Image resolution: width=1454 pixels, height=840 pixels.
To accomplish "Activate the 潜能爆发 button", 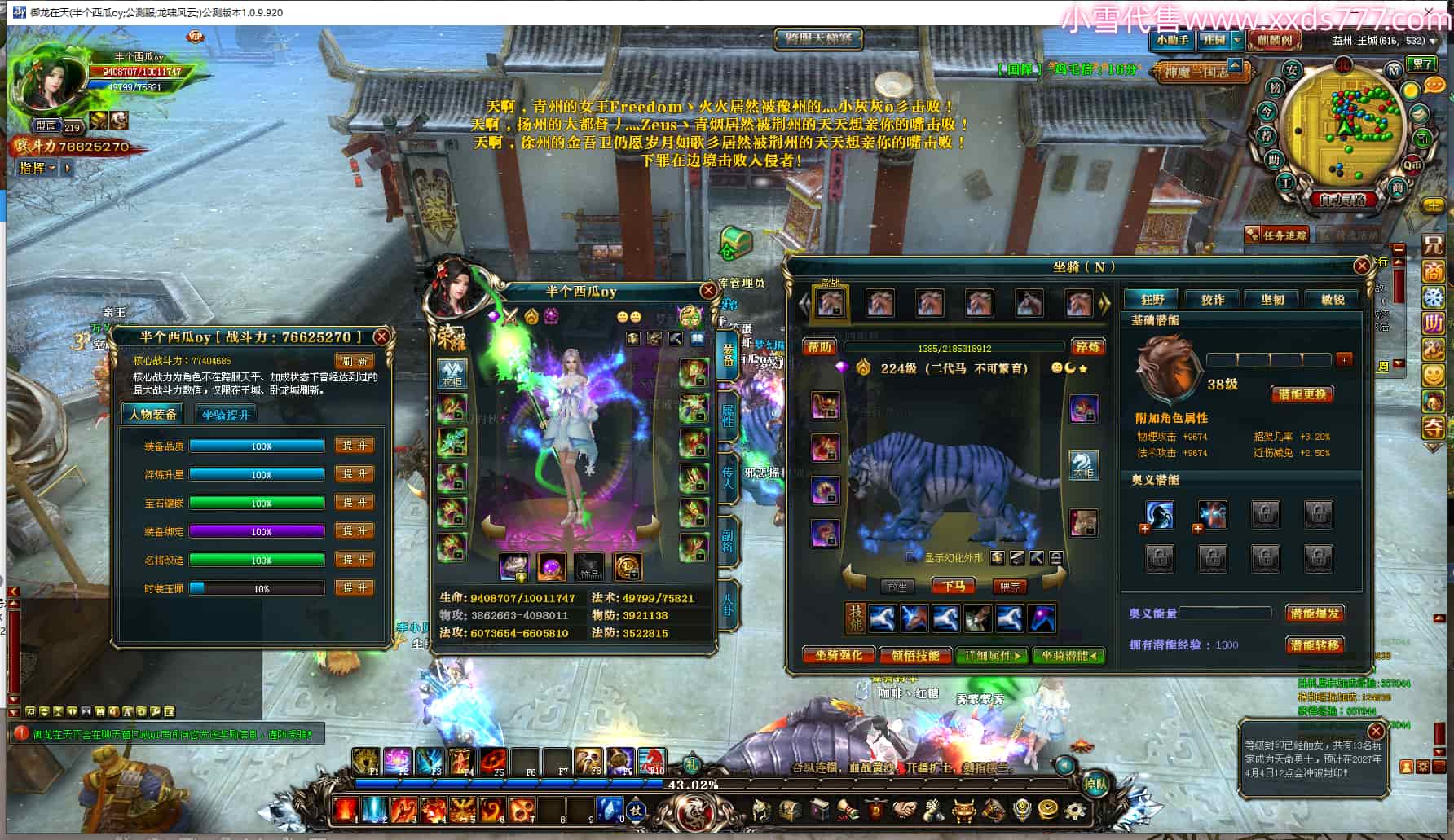I will (1314, 613).
